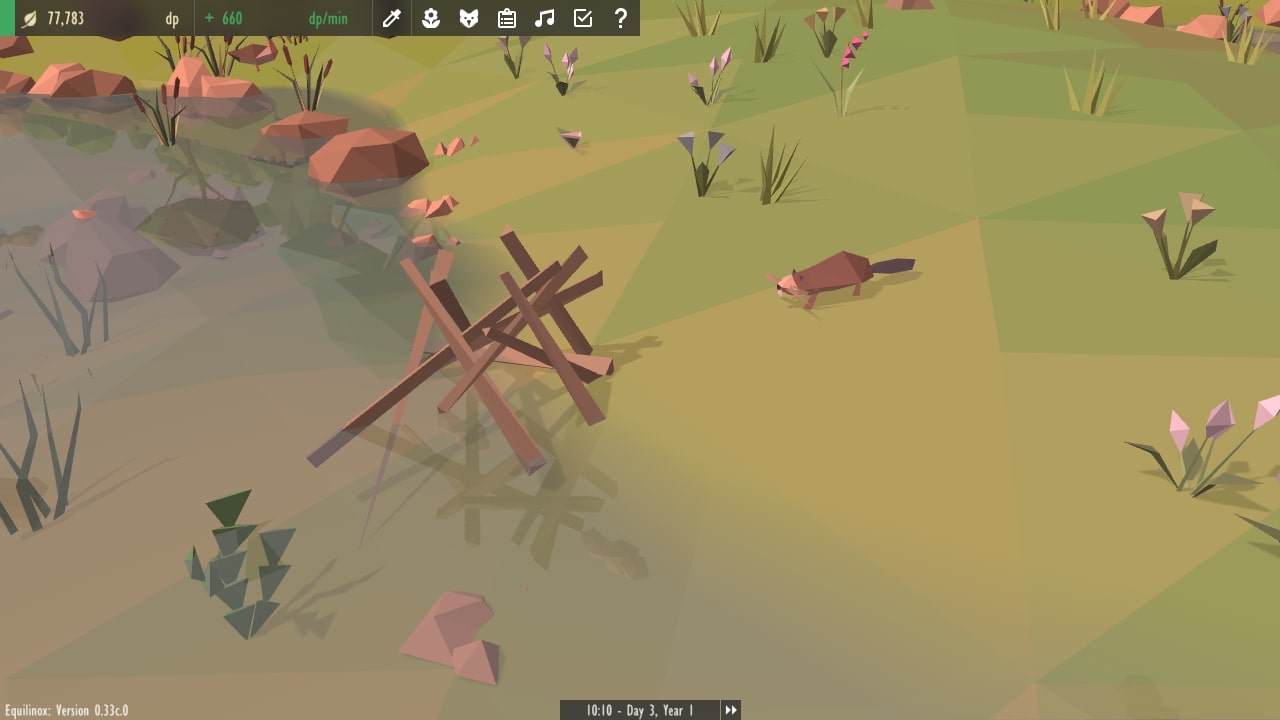Show help via the question mark
1280x720 pixels.
click(621, 18)
